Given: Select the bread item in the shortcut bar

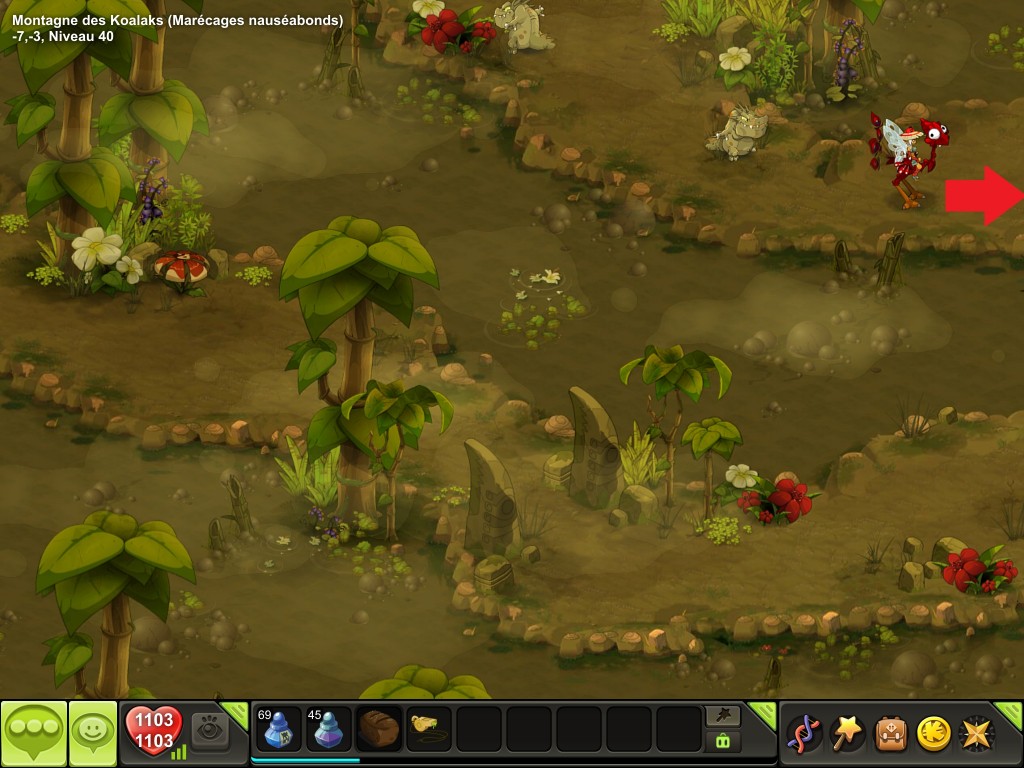Looking at the screenshot, I should tap(379, 729).
